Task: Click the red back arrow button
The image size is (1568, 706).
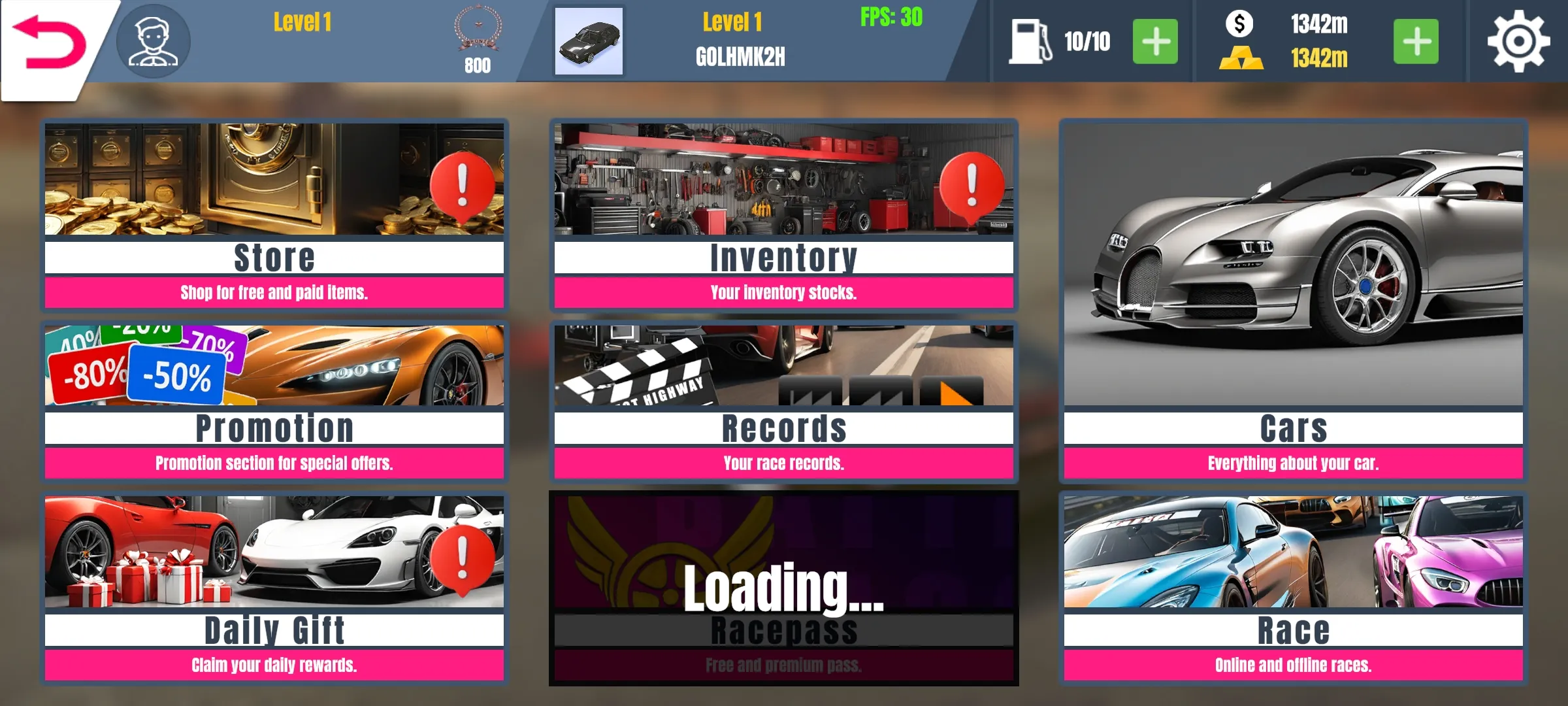Action: coord(50,43)
